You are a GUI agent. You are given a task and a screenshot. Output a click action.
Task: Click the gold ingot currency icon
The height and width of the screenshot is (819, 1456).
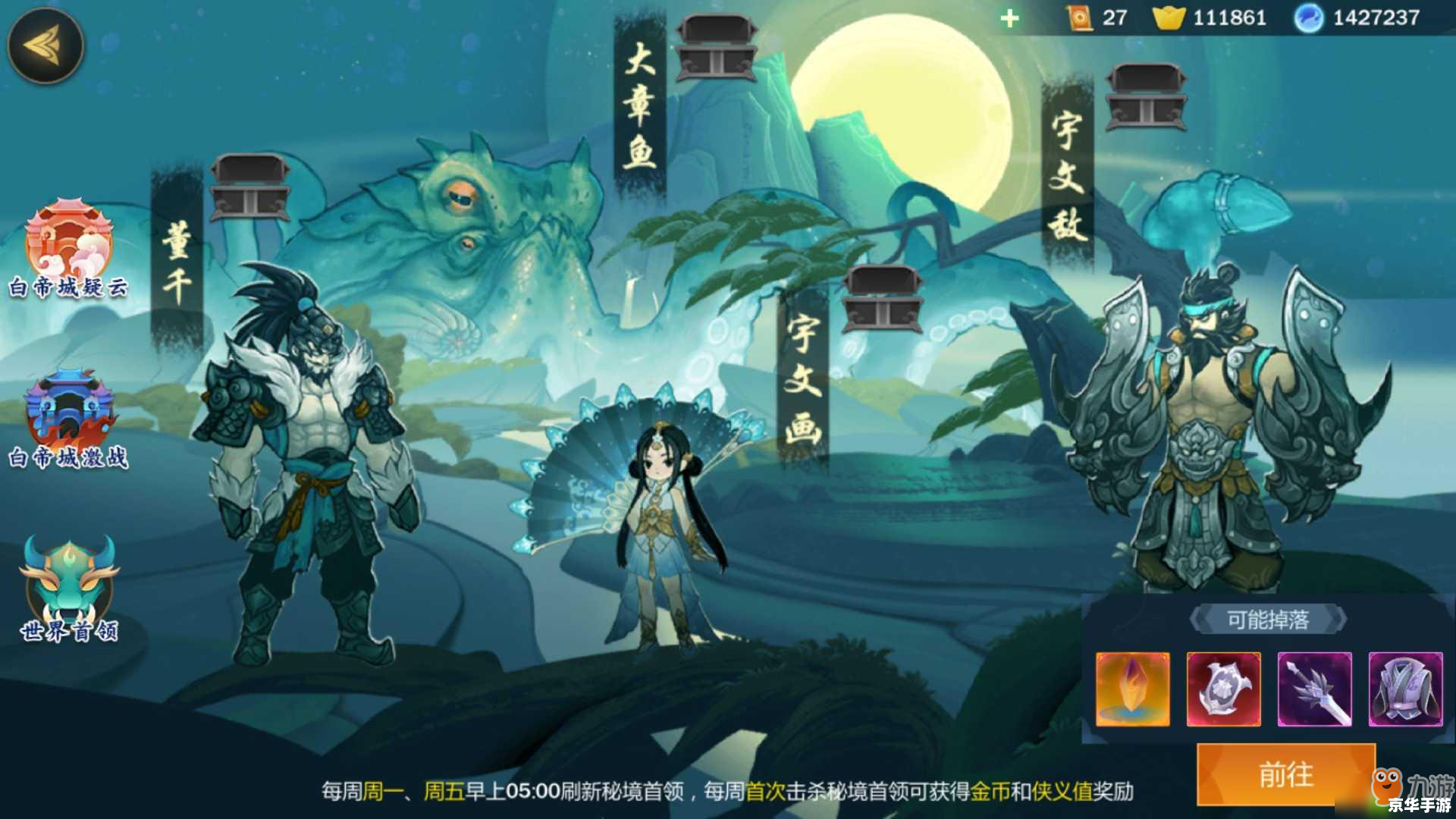[1170, 17]
